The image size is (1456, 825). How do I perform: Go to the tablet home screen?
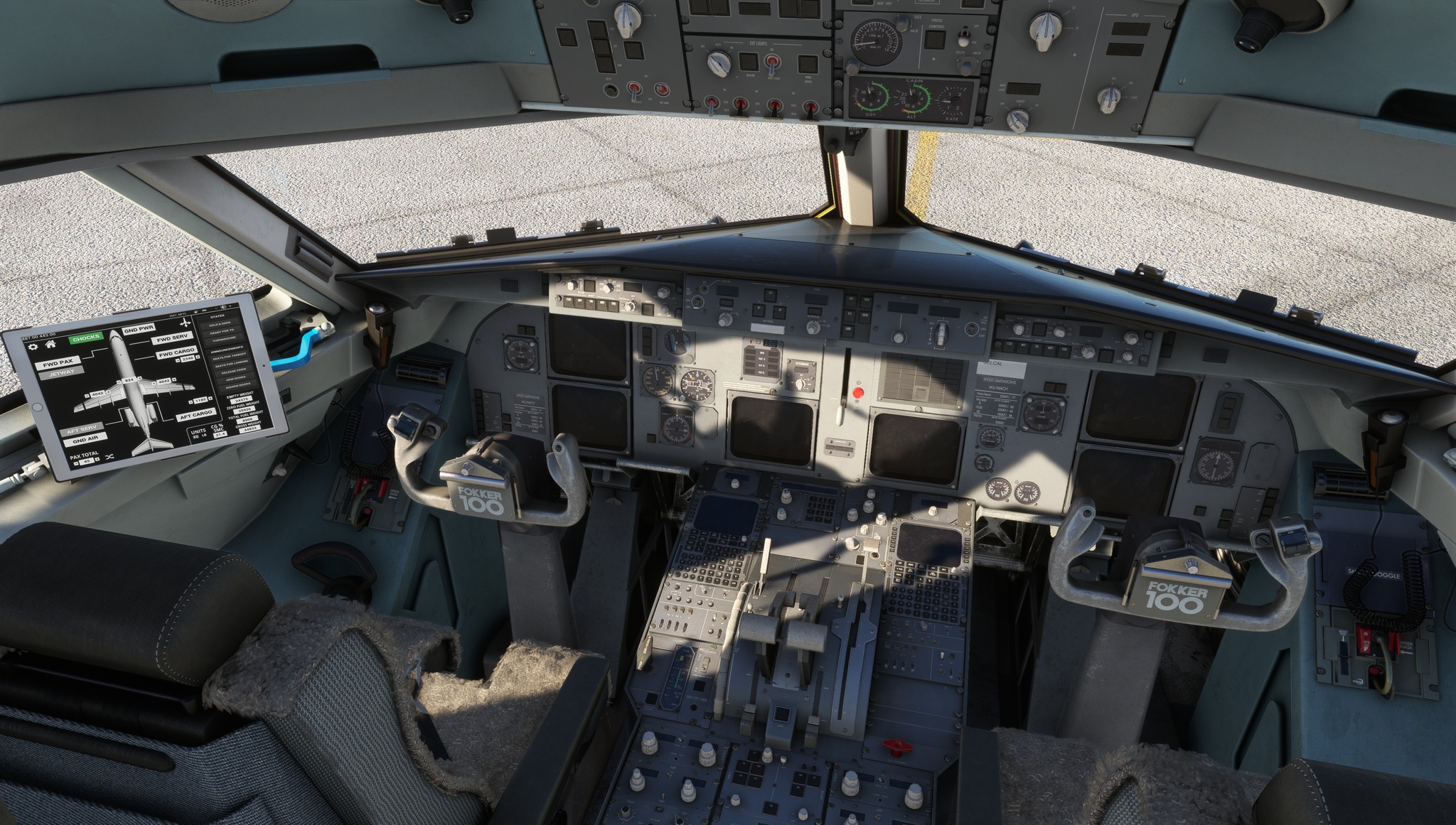[50, 345]
